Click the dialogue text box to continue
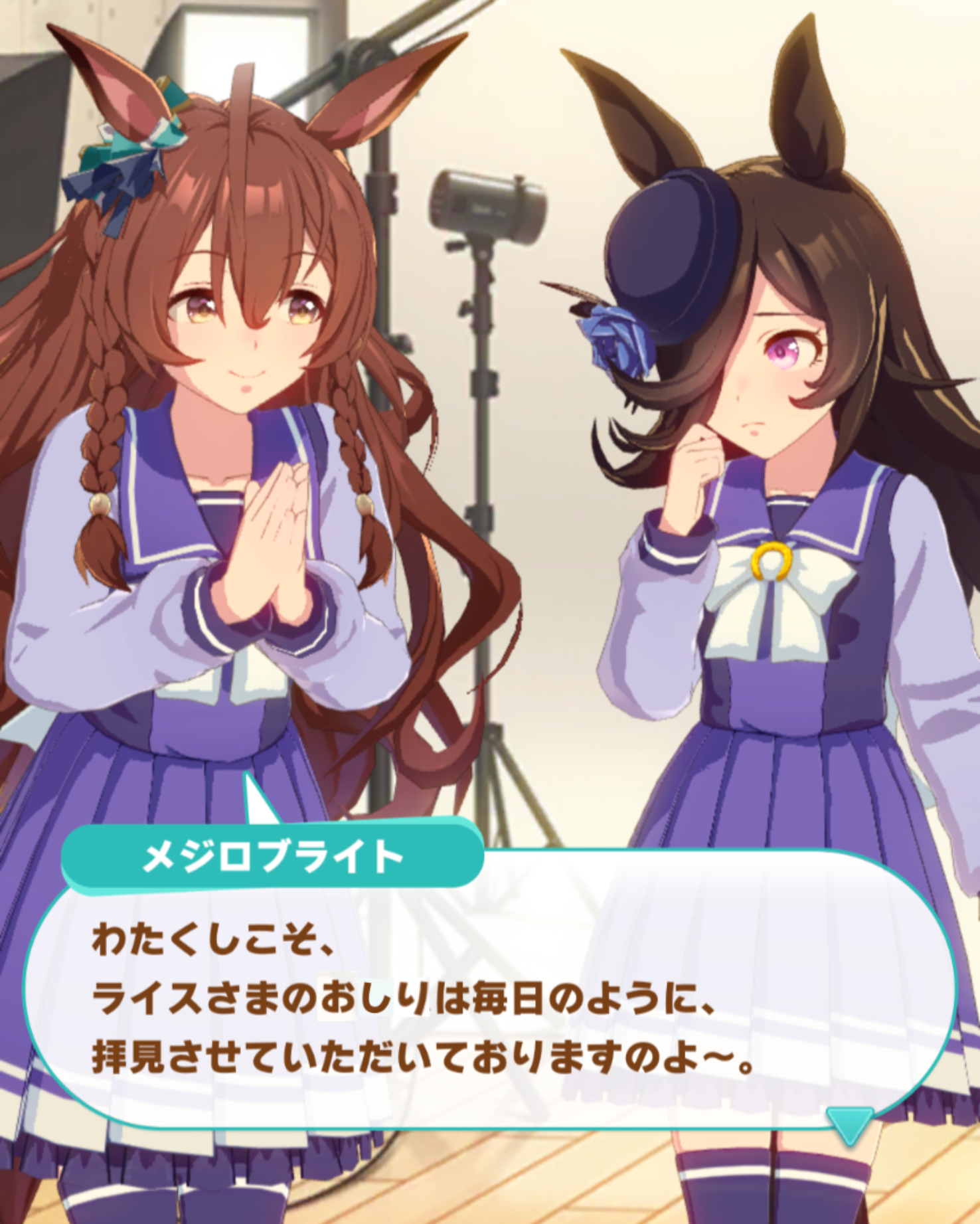980x1224 pixels. (x=490, y=1004)
